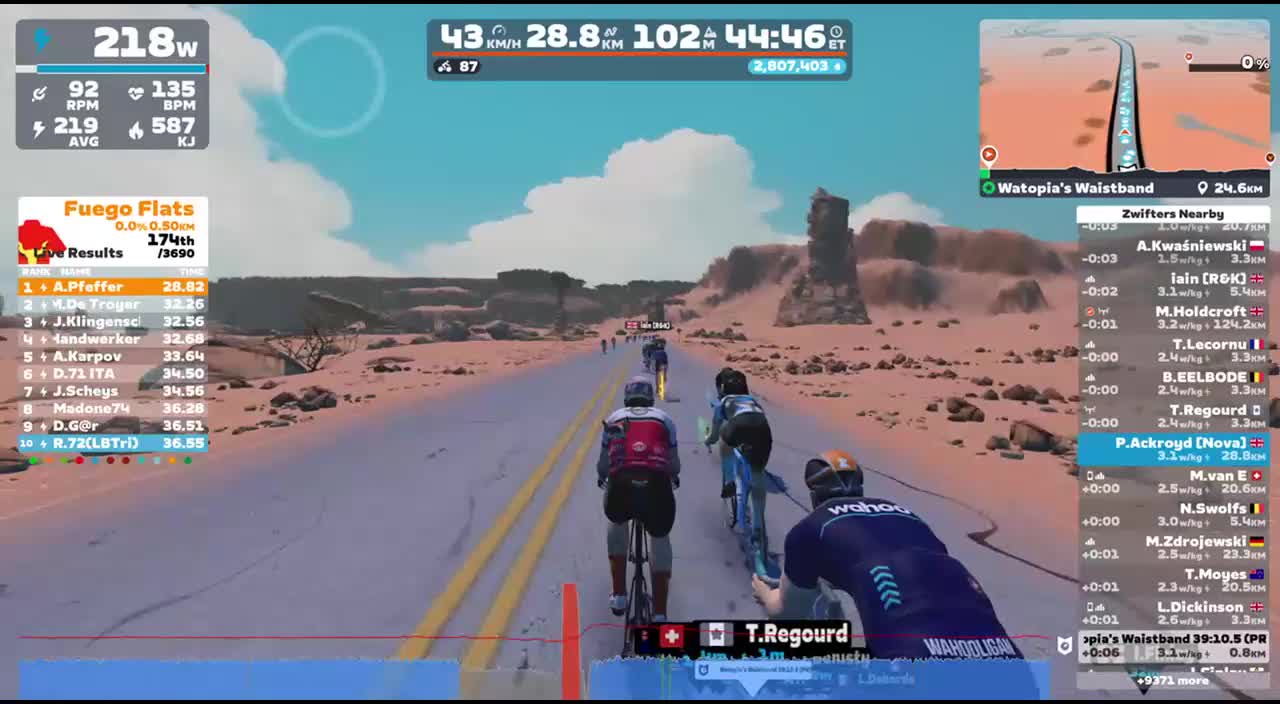Choose R.72(LBTri) in the live results
Viewport: 1280px width, 704px height.
point(112,443)
